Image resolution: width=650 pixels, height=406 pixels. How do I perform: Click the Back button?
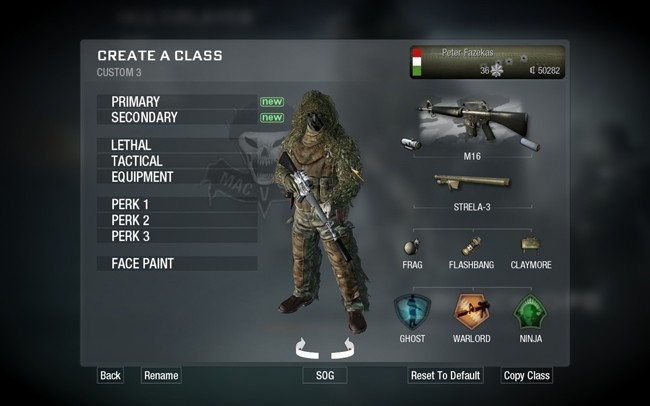(x=110, y=376)
